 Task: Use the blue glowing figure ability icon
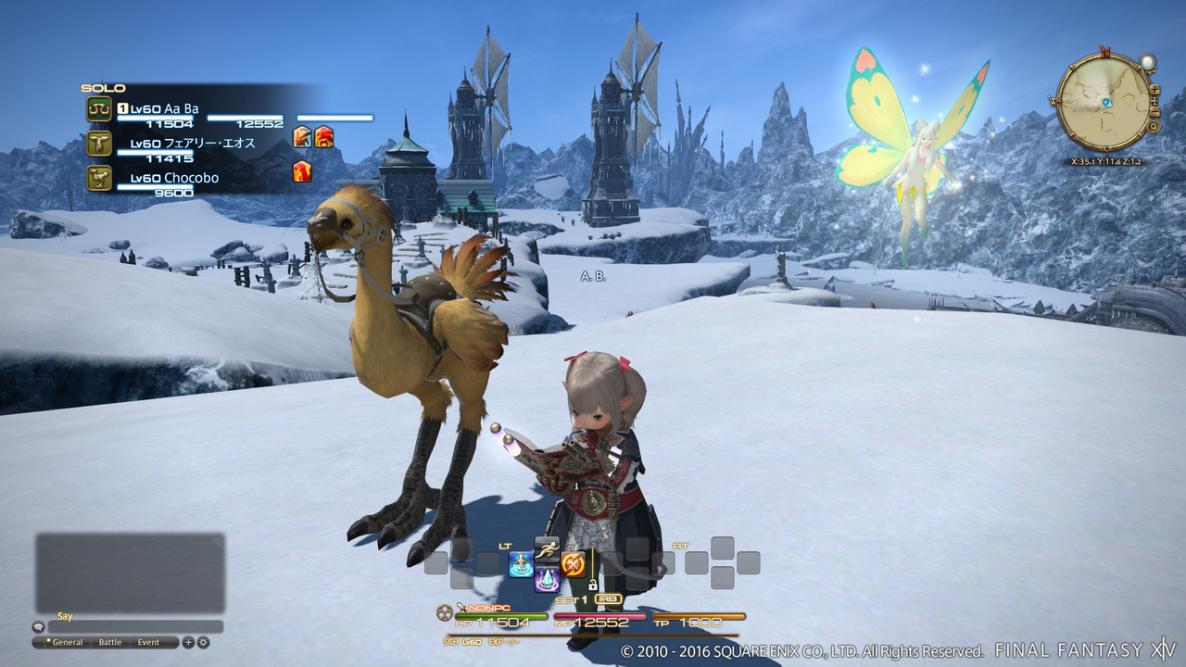[520, 565]
